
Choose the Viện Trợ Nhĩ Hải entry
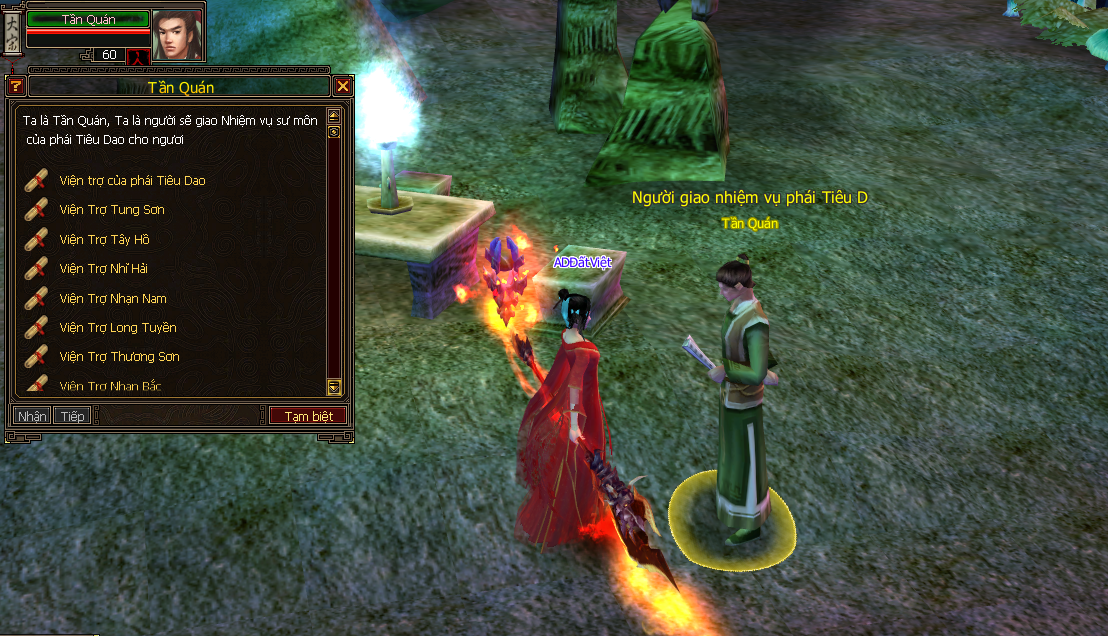click(x=103, y=269)
